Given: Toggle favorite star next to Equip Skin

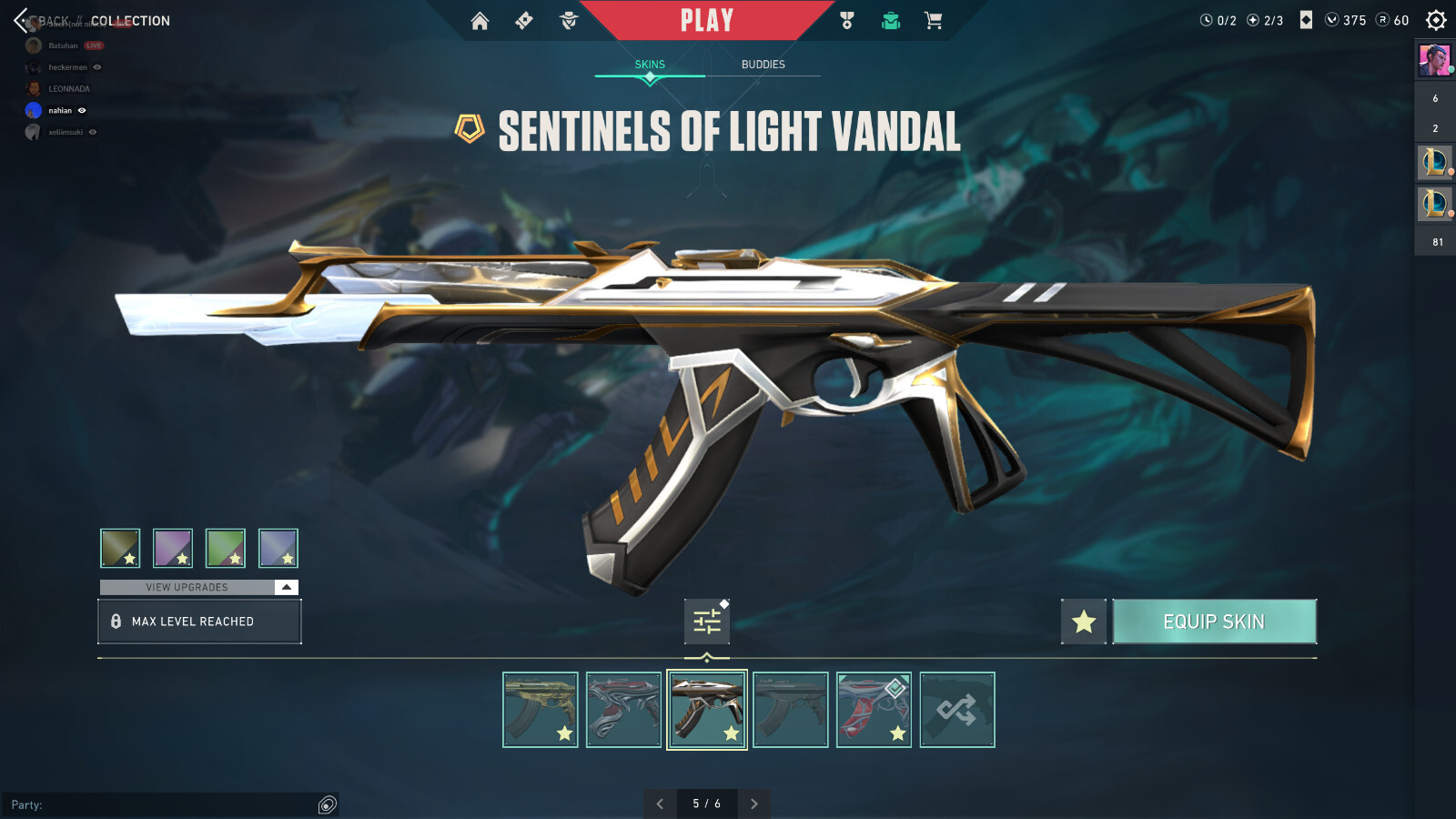Looking at the screenshot, I should [x=1083, y=622].
